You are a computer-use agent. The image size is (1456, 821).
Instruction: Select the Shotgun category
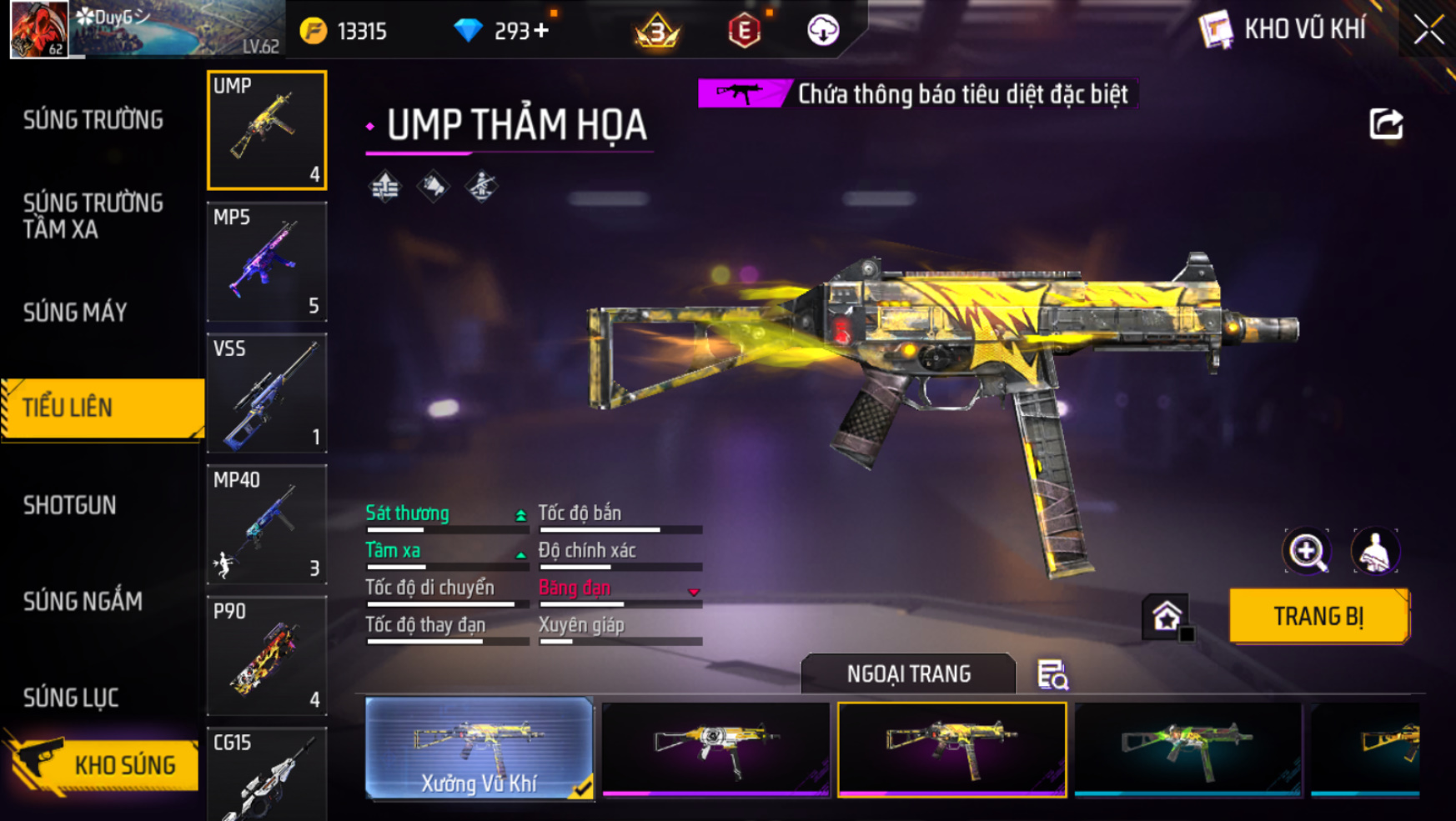[x=70, y=505]
